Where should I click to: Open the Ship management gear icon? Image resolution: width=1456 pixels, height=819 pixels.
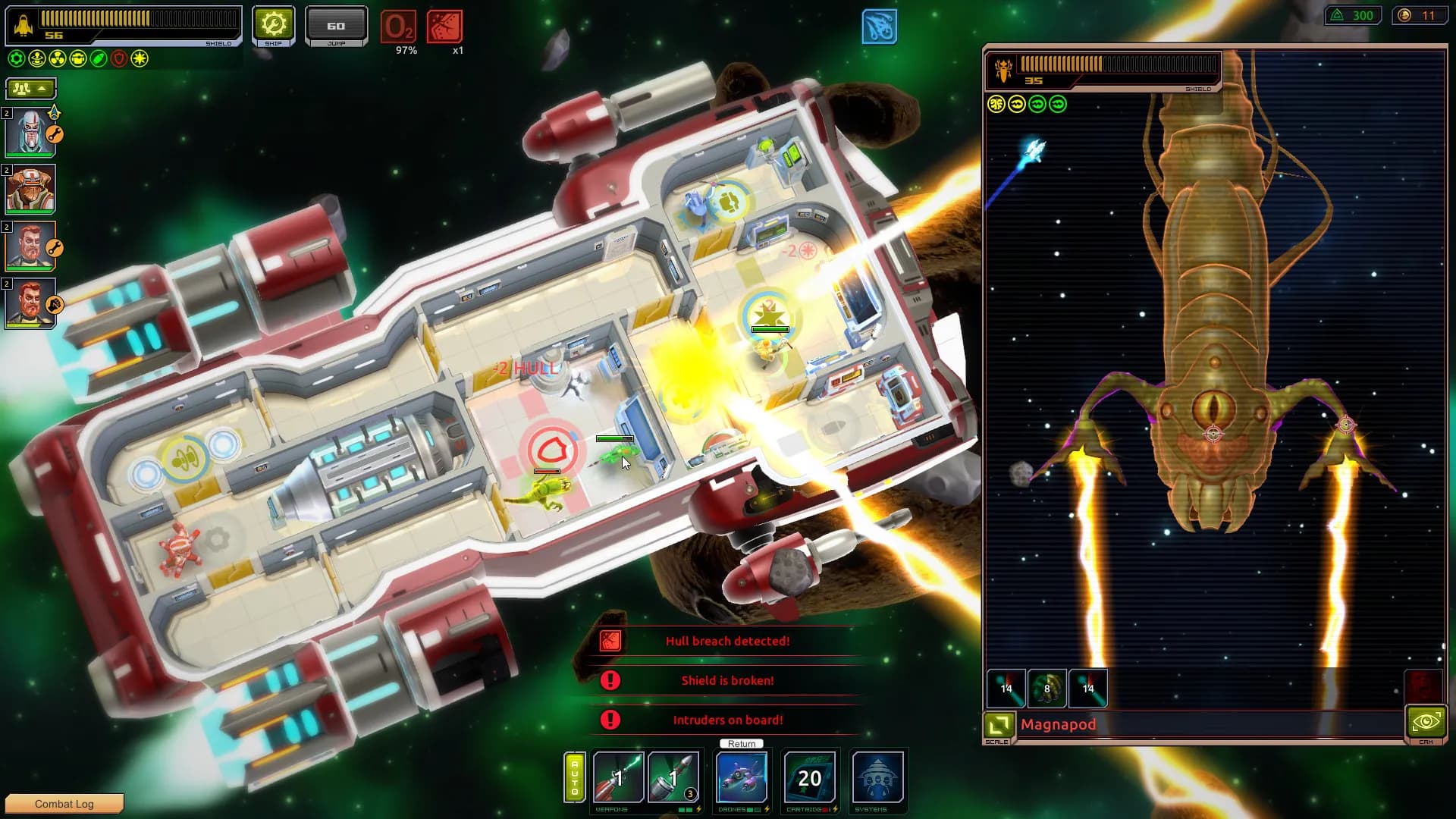273,24
